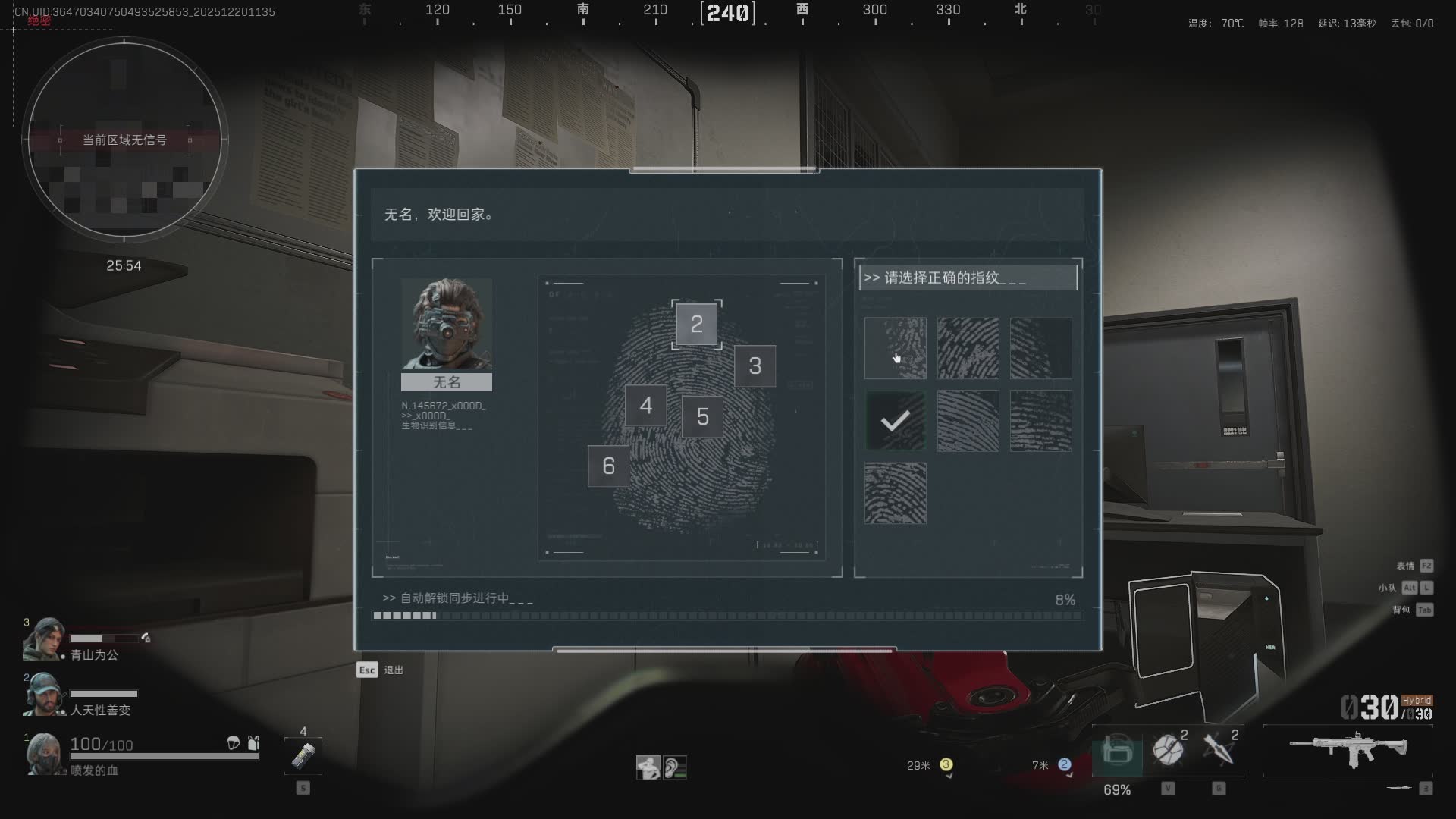Click the number 4 fingerprint marker

tap(645, 406)
